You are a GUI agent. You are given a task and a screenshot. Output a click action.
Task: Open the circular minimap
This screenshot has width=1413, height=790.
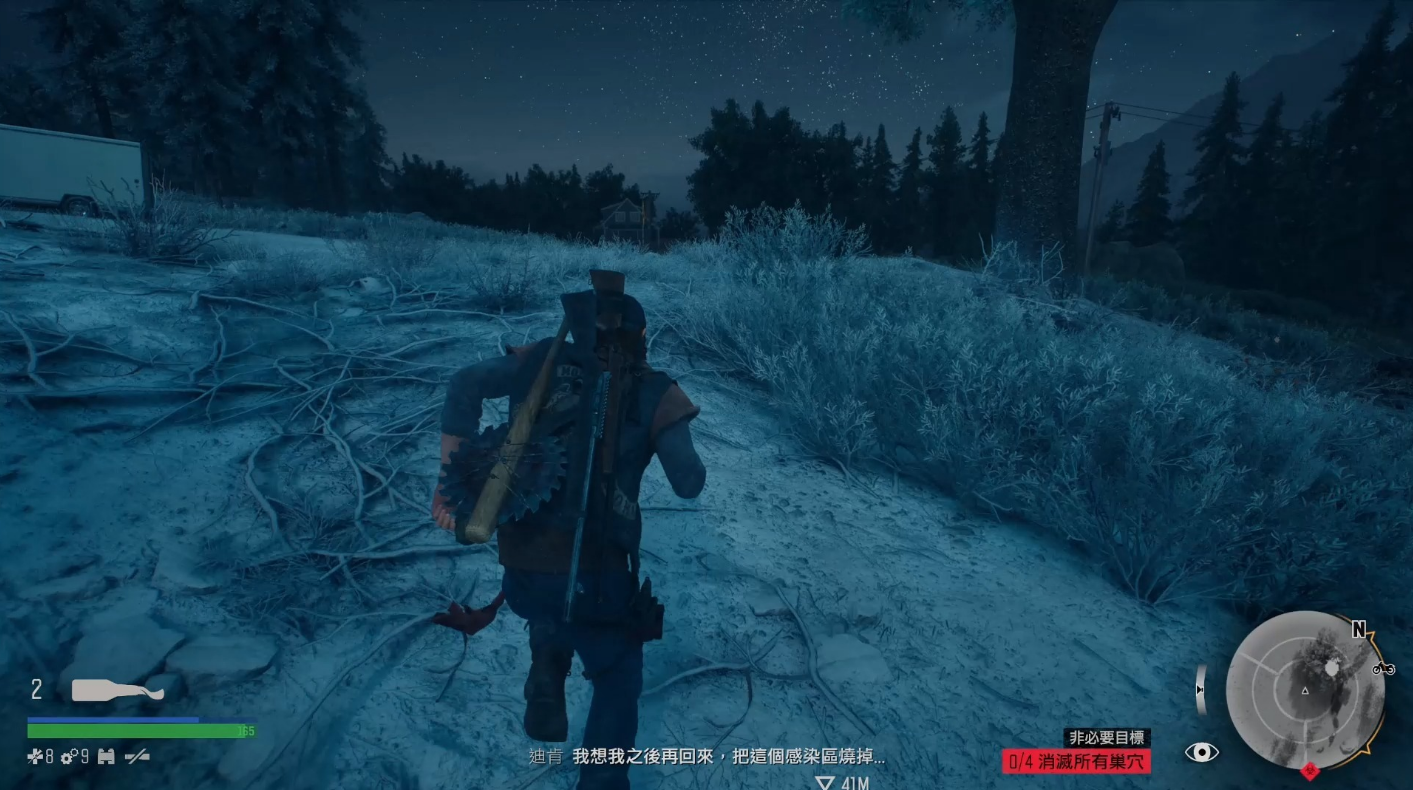pyautogui.click(x=1304, y=690)
